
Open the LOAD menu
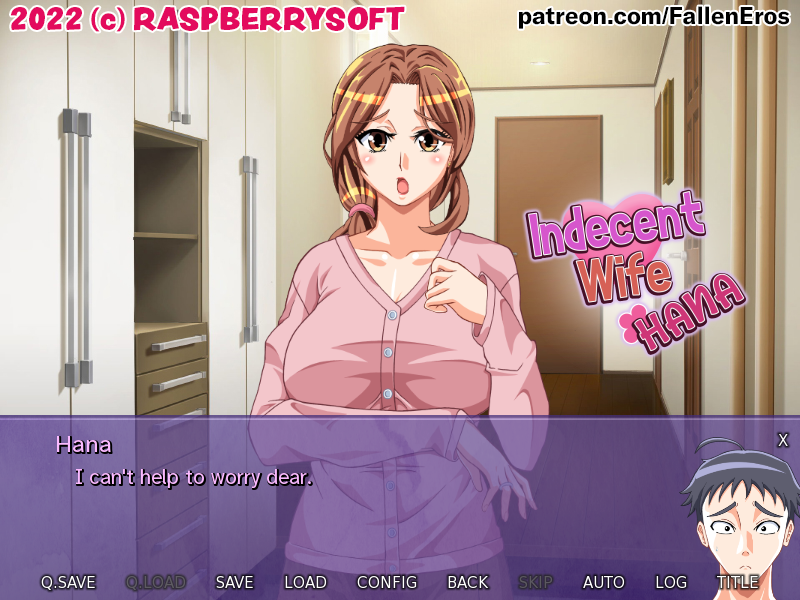[x=305, y=582]
